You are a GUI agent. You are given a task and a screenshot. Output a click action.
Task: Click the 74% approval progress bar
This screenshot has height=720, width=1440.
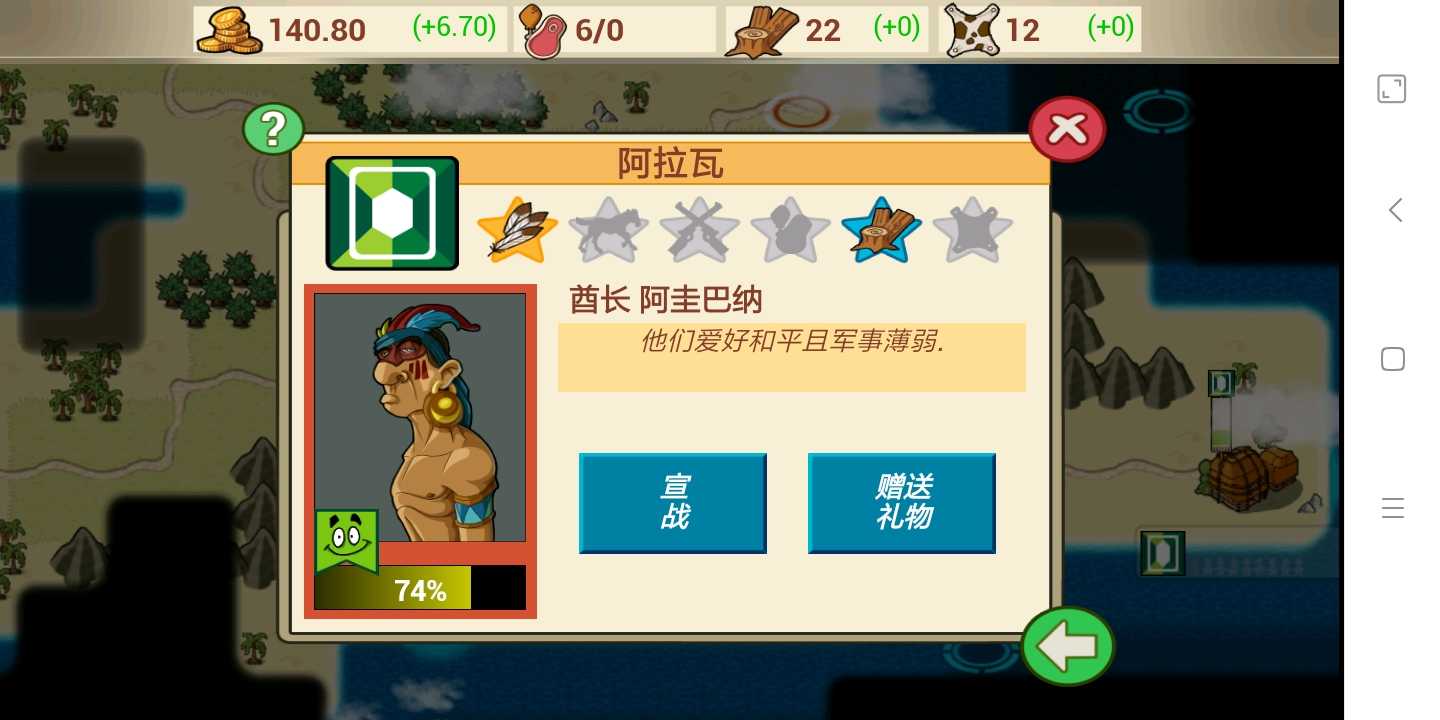(420, 588)
